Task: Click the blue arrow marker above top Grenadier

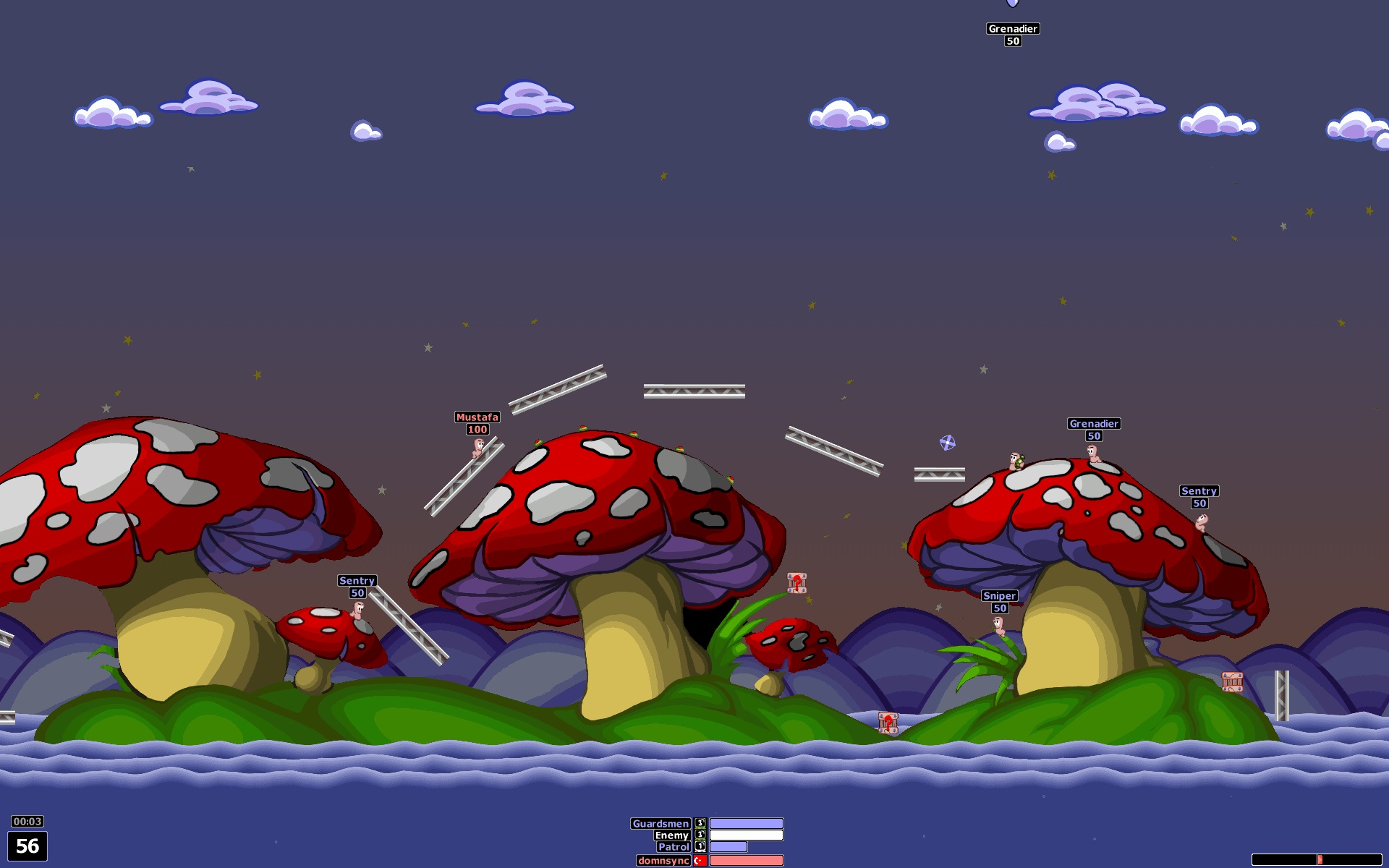Action: click(x=1013, y=3)
